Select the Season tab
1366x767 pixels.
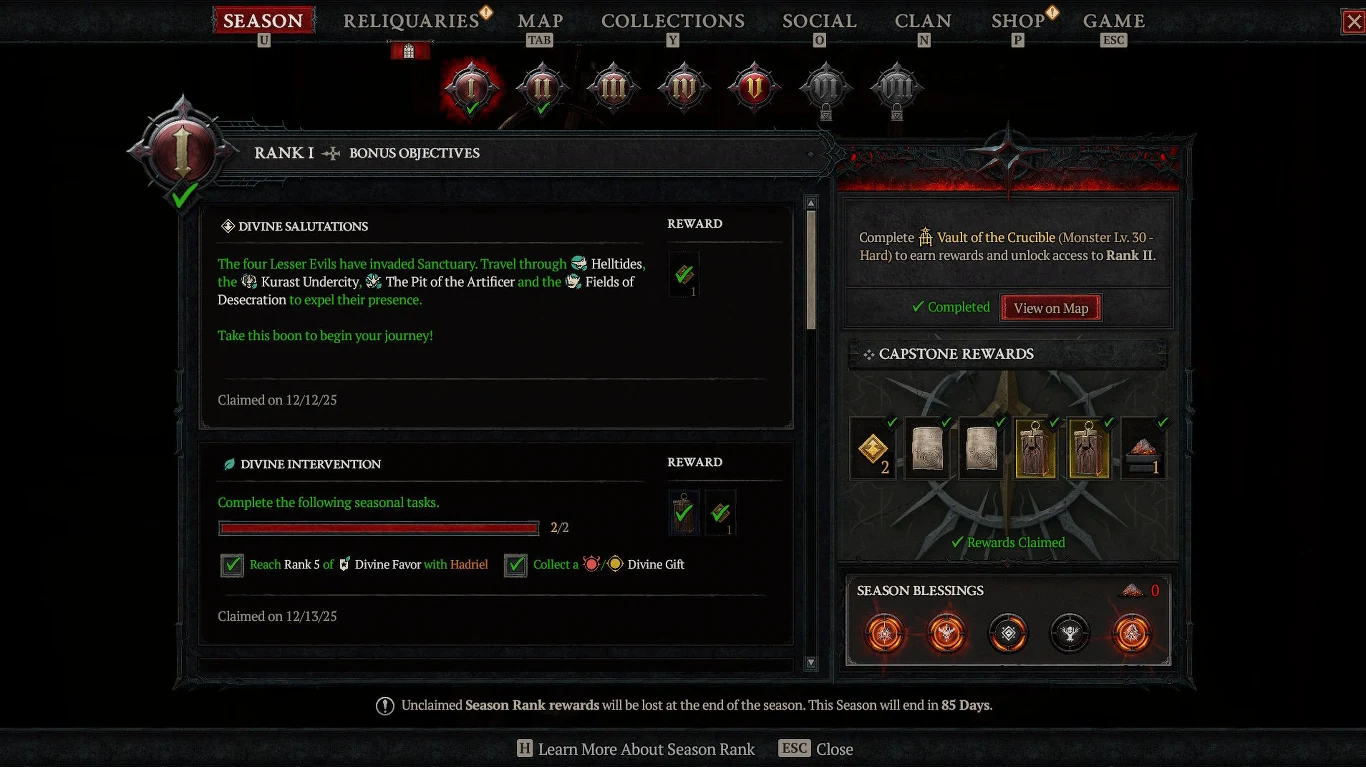263,21
